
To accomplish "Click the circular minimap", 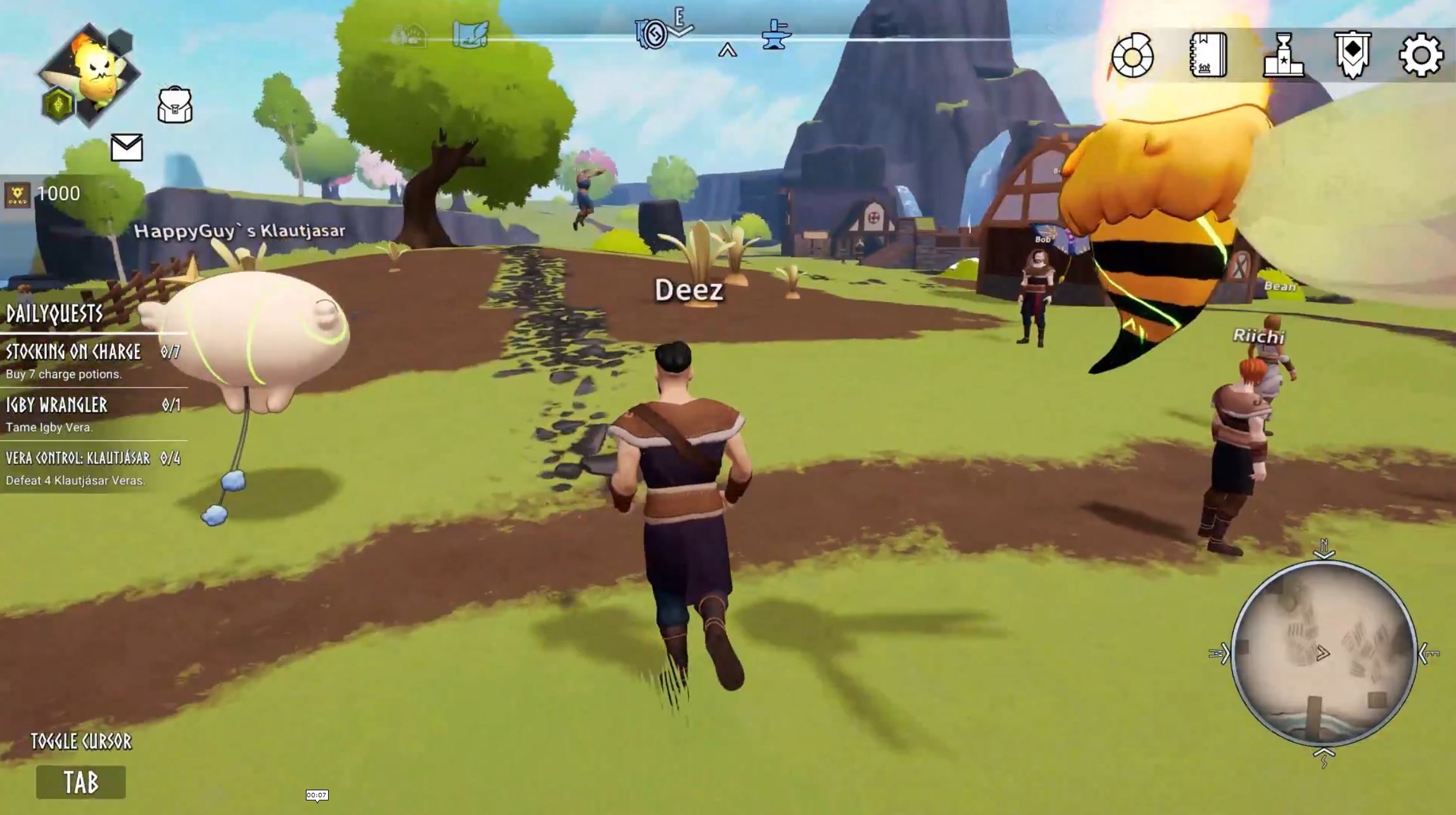I will pyautogui.click(x=1324, y=653).
